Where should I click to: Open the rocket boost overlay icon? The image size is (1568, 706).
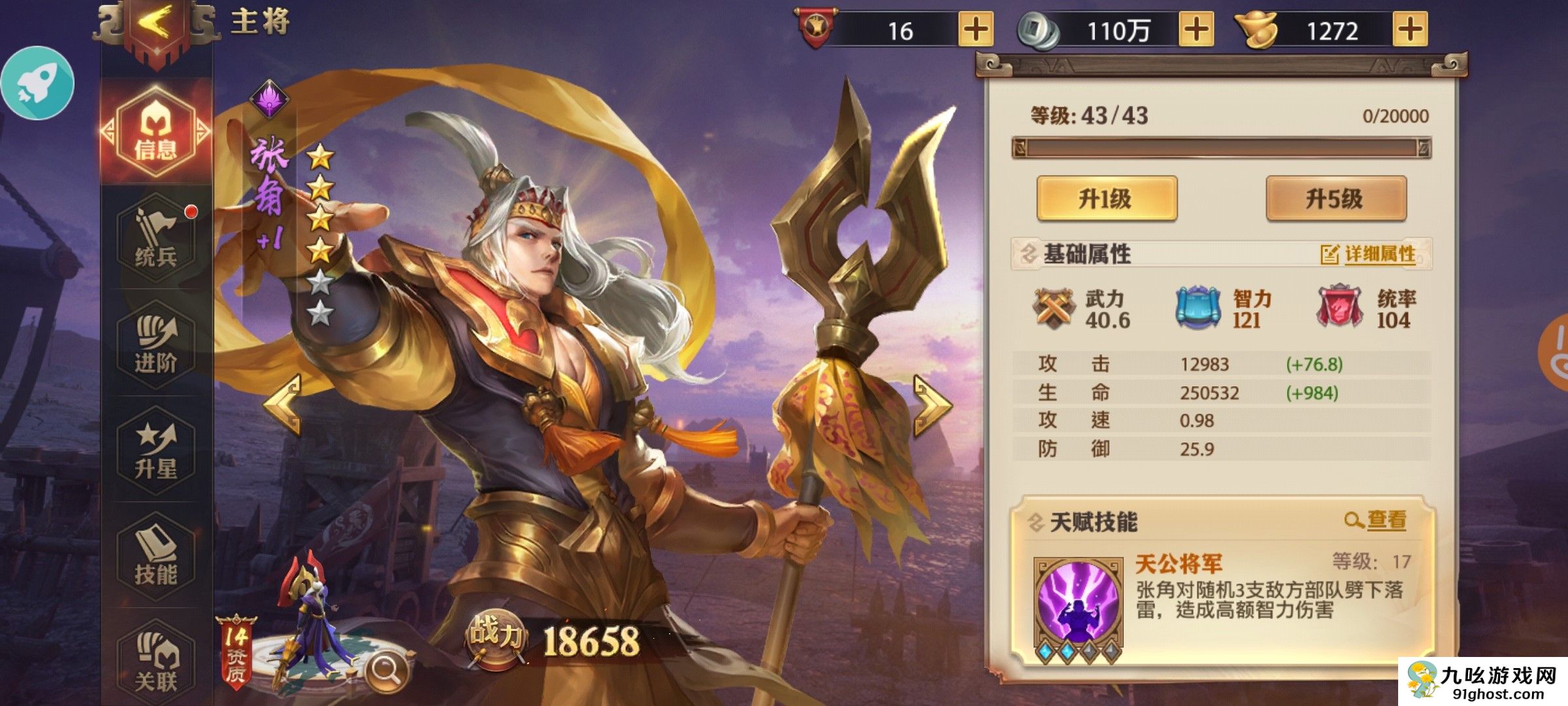pyautogui.click(x=38, y=84)
